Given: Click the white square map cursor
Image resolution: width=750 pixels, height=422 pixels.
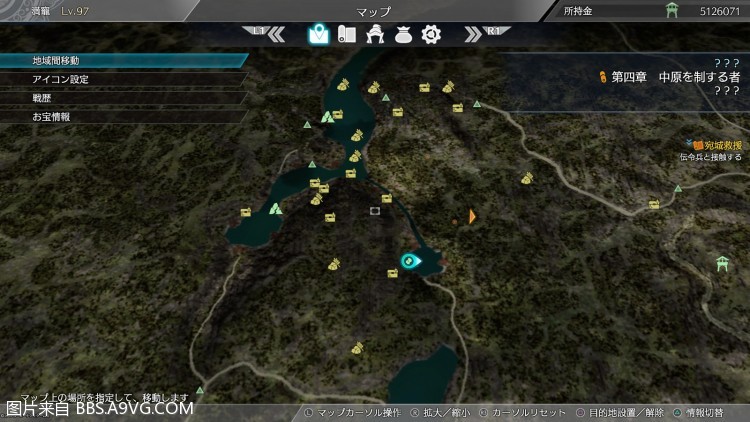Looking at the screenshot, I should coord(375,211).
